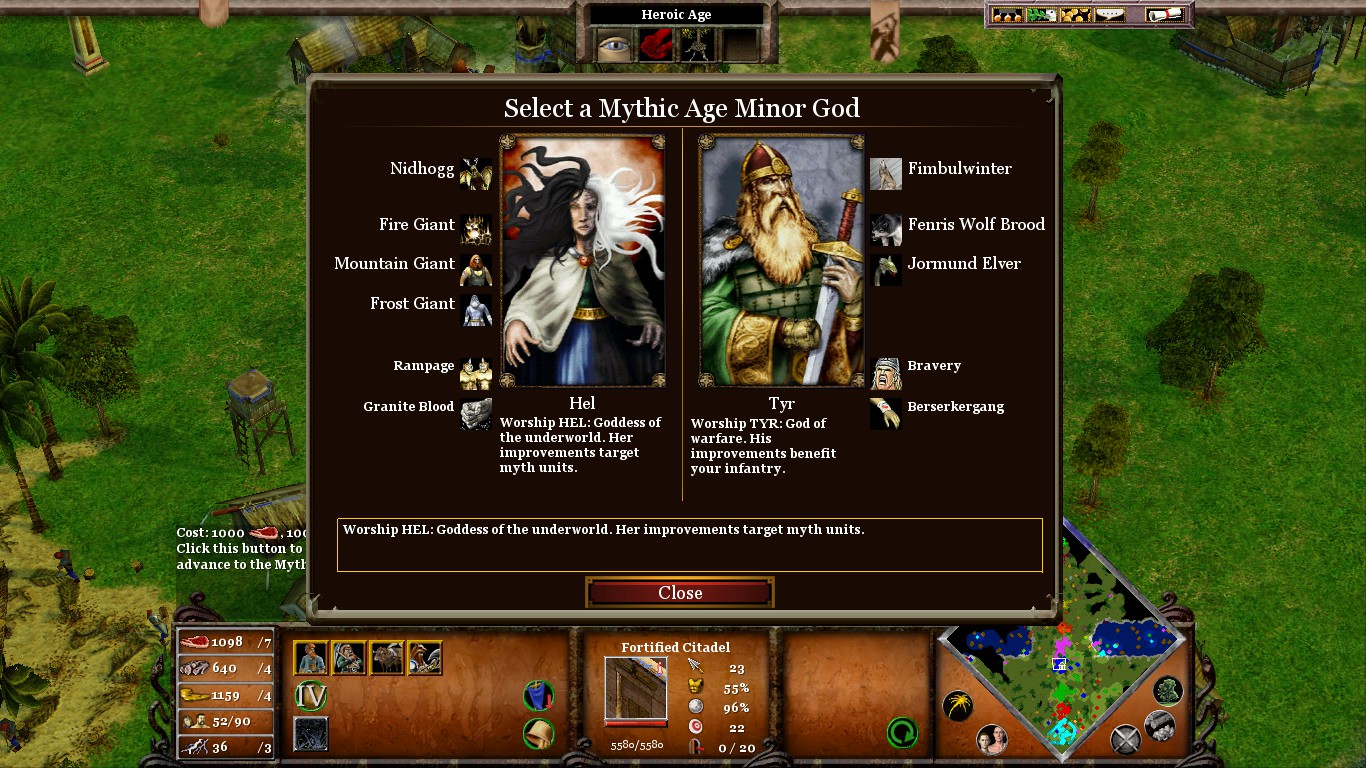Image resolution: width=1366 pixels, height=768 pixels.
Task: Inspect the Granite Blood improvement icon
Action: click(476, 413)
